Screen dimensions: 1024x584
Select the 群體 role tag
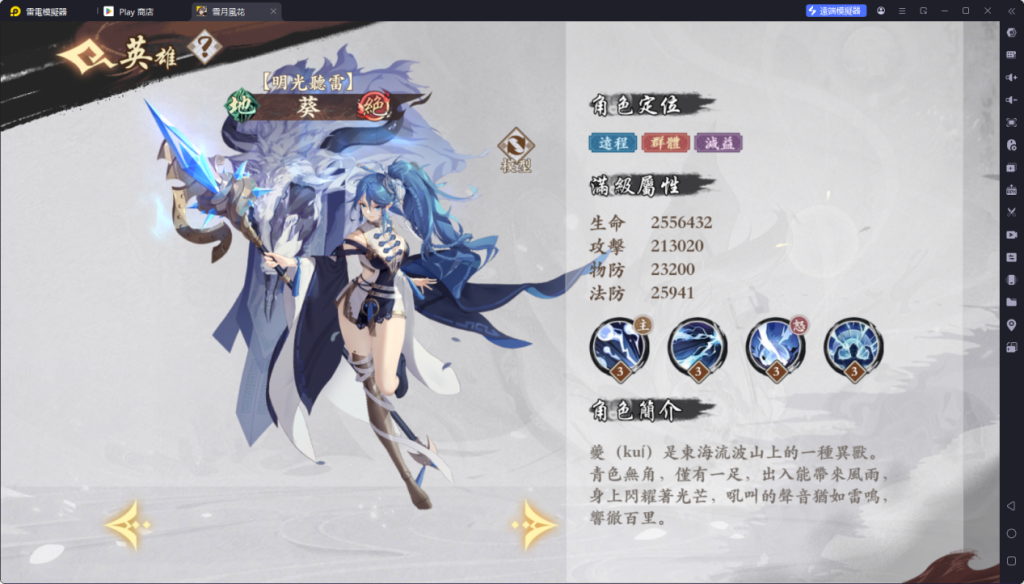[x=665, y=143]
